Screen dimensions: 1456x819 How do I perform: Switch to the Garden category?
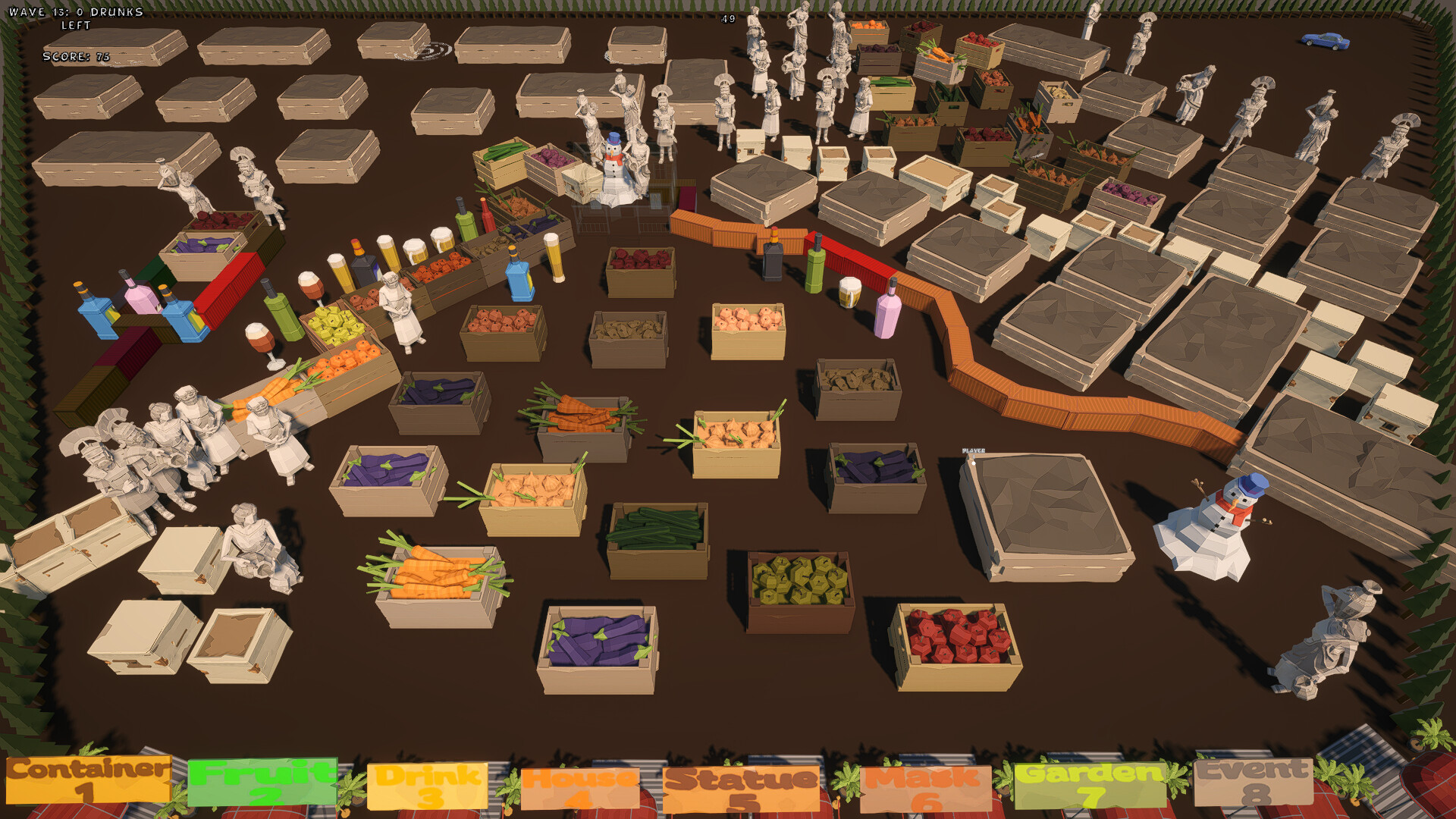point(1090,785)
